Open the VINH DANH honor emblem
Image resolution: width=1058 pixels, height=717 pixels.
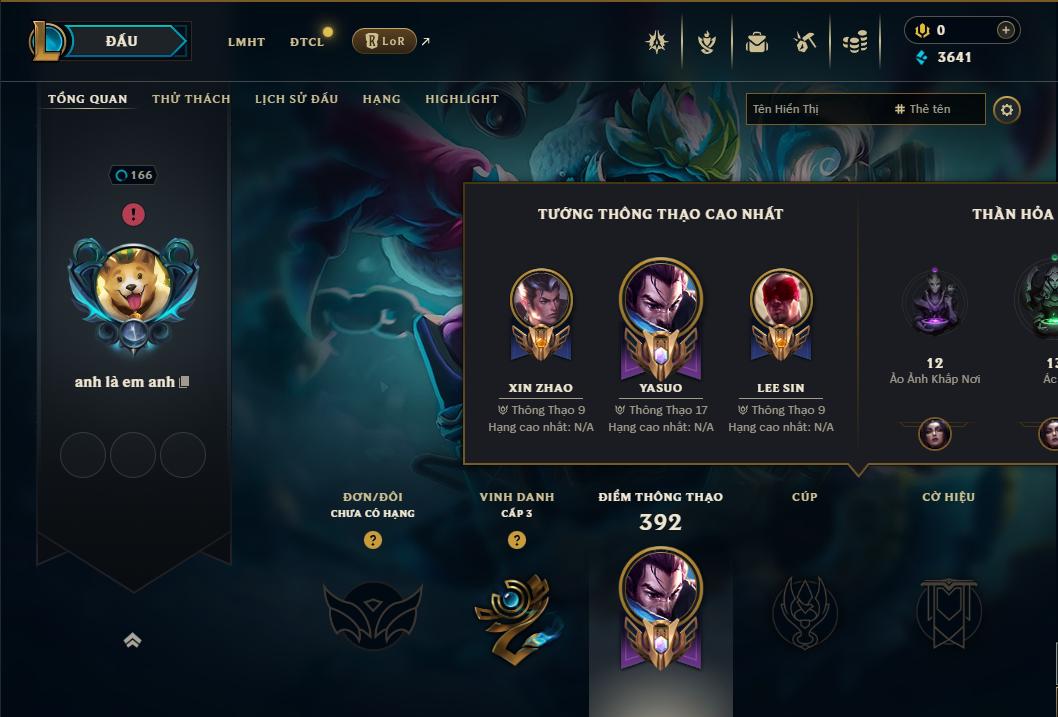[516, 612]
